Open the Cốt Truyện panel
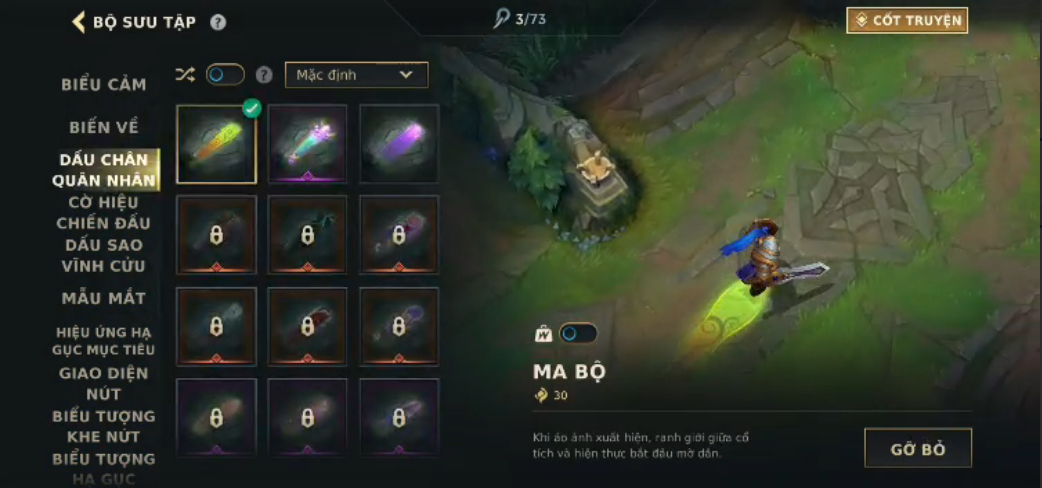Screen dimensions: 1042x488 tap(907, 20)
